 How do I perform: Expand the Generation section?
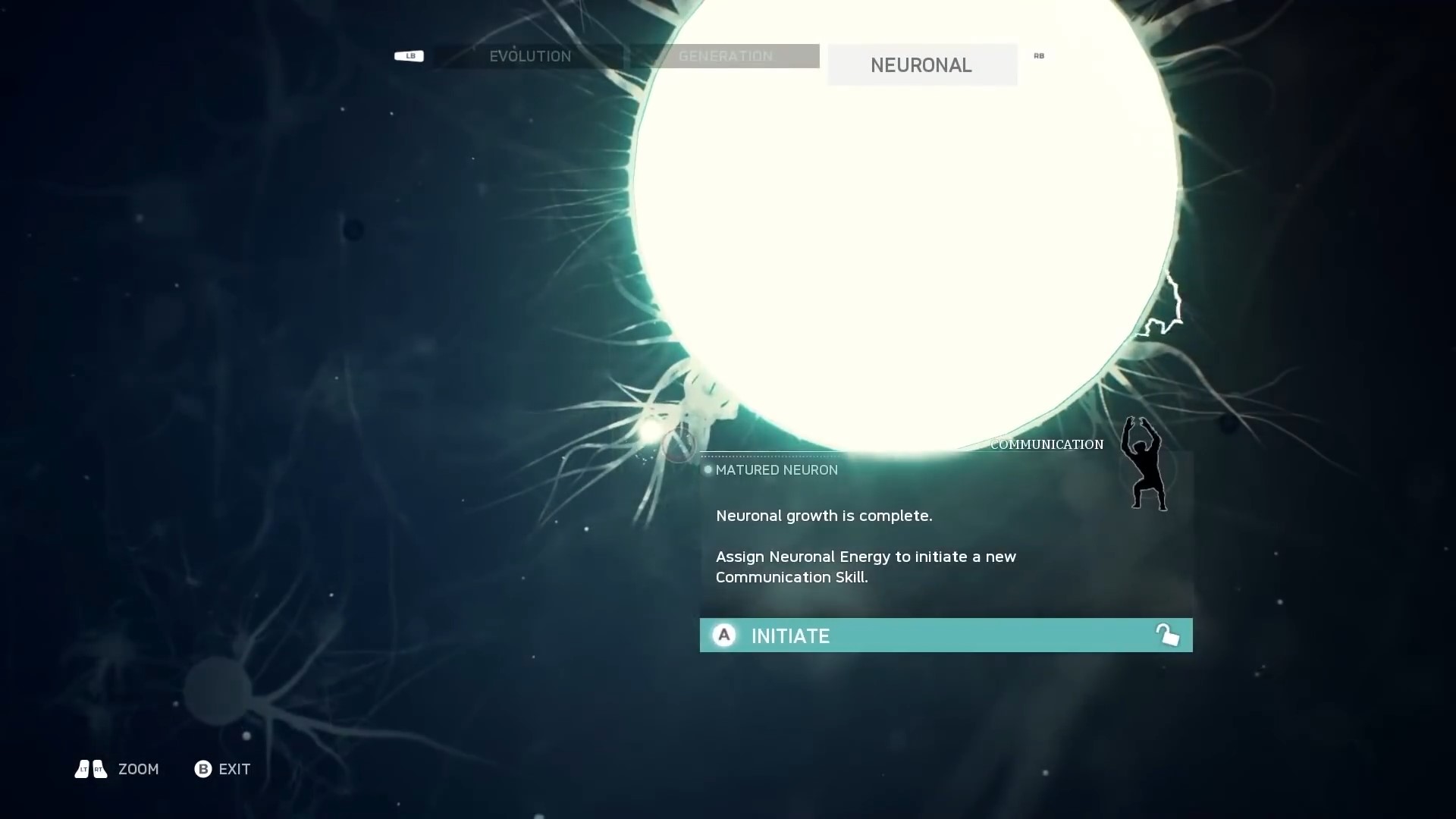[725, 55]
